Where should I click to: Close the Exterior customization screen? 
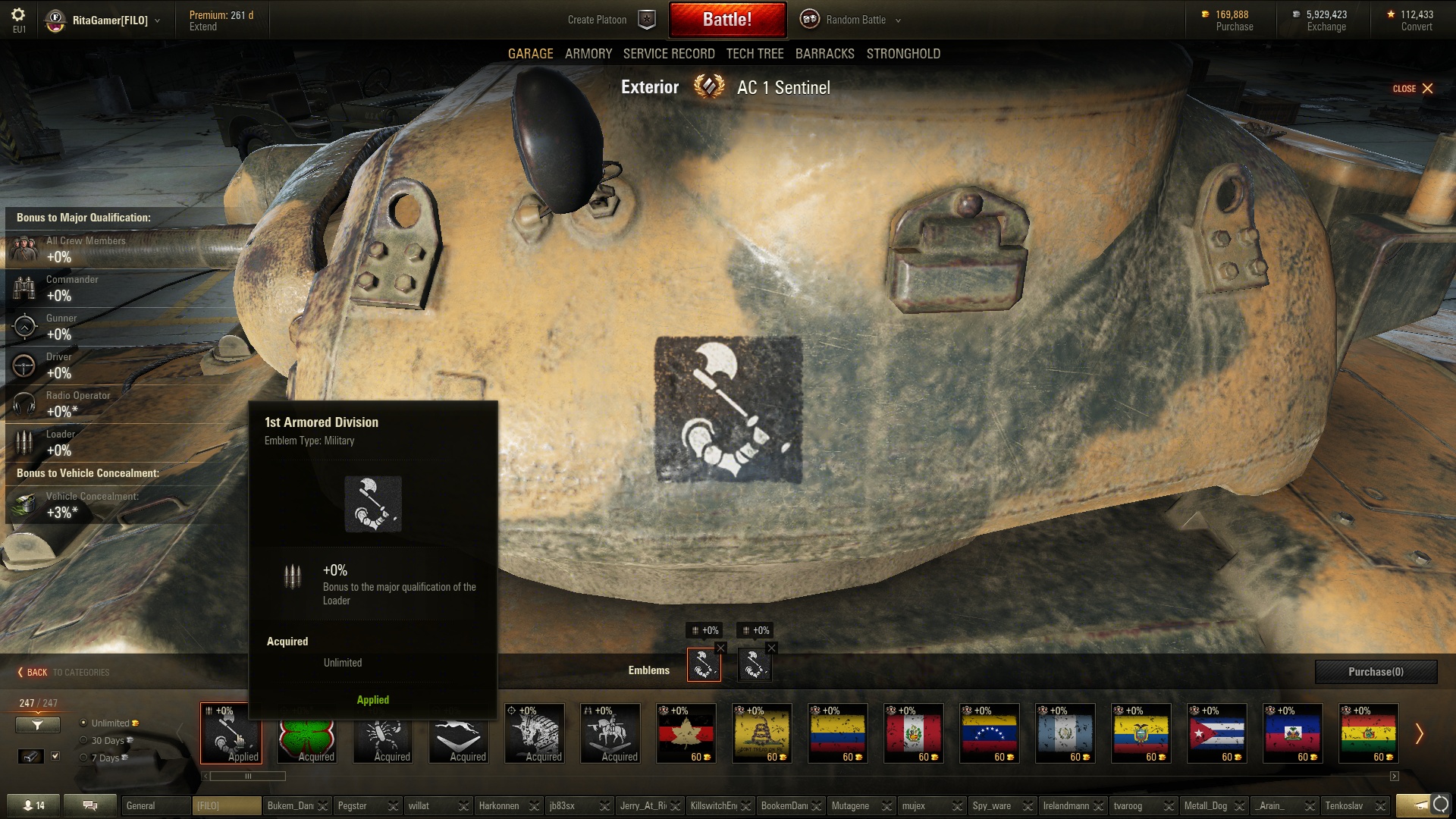click(x=1413, y=89)
